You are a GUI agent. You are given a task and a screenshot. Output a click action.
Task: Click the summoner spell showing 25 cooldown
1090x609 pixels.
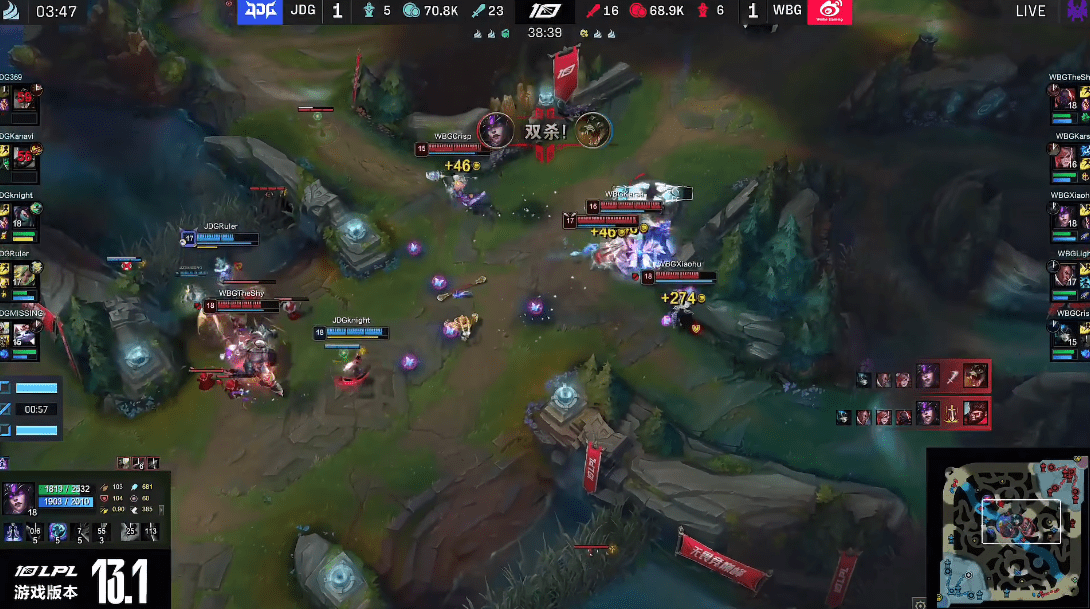pyautogui.click(x=129, y=531)
